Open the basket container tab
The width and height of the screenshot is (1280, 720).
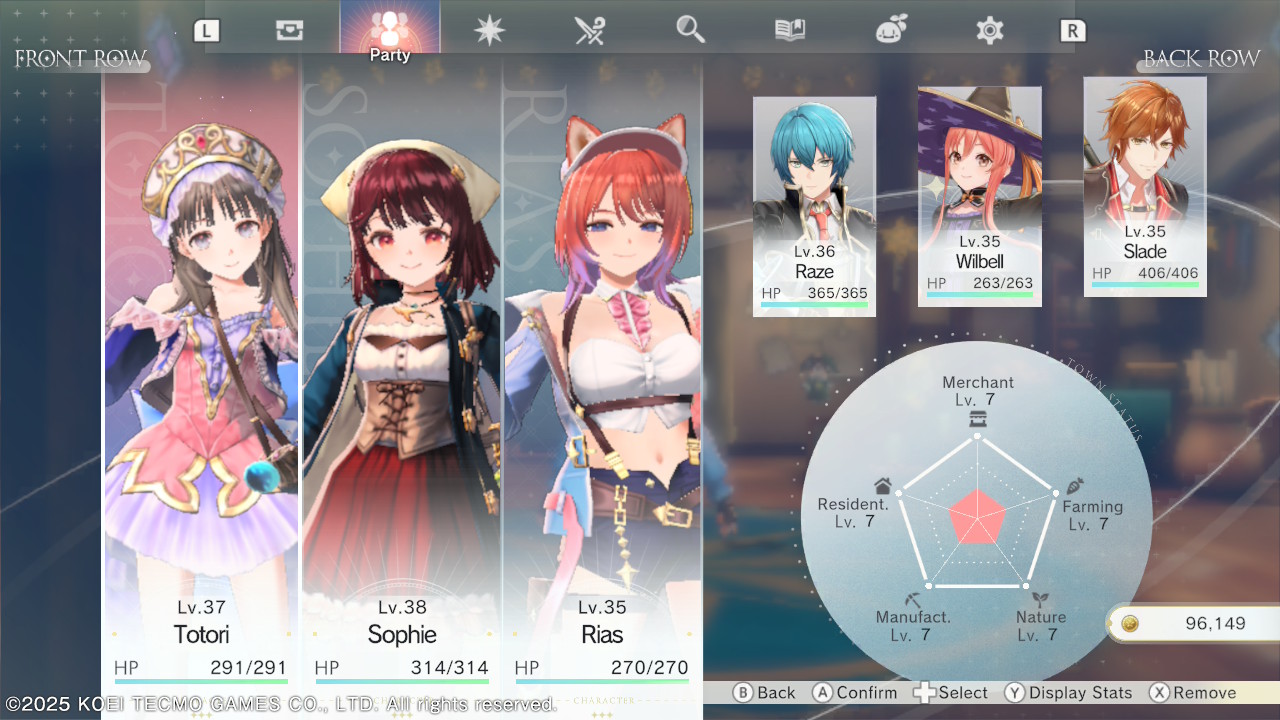tap(289, 30)
